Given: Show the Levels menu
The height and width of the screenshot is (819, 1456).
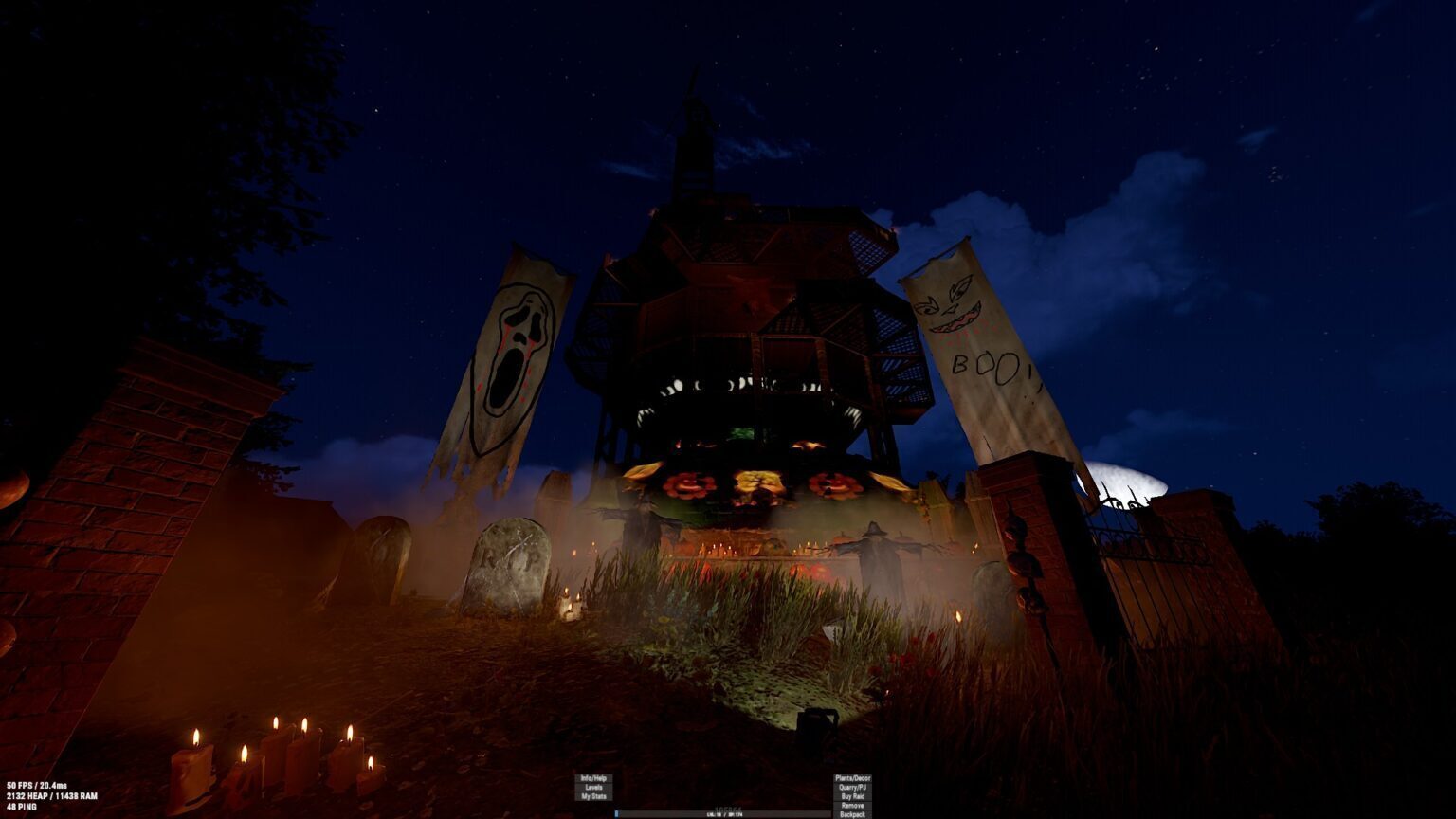Looking at the screenshot, I should click(x=593, y=788).
